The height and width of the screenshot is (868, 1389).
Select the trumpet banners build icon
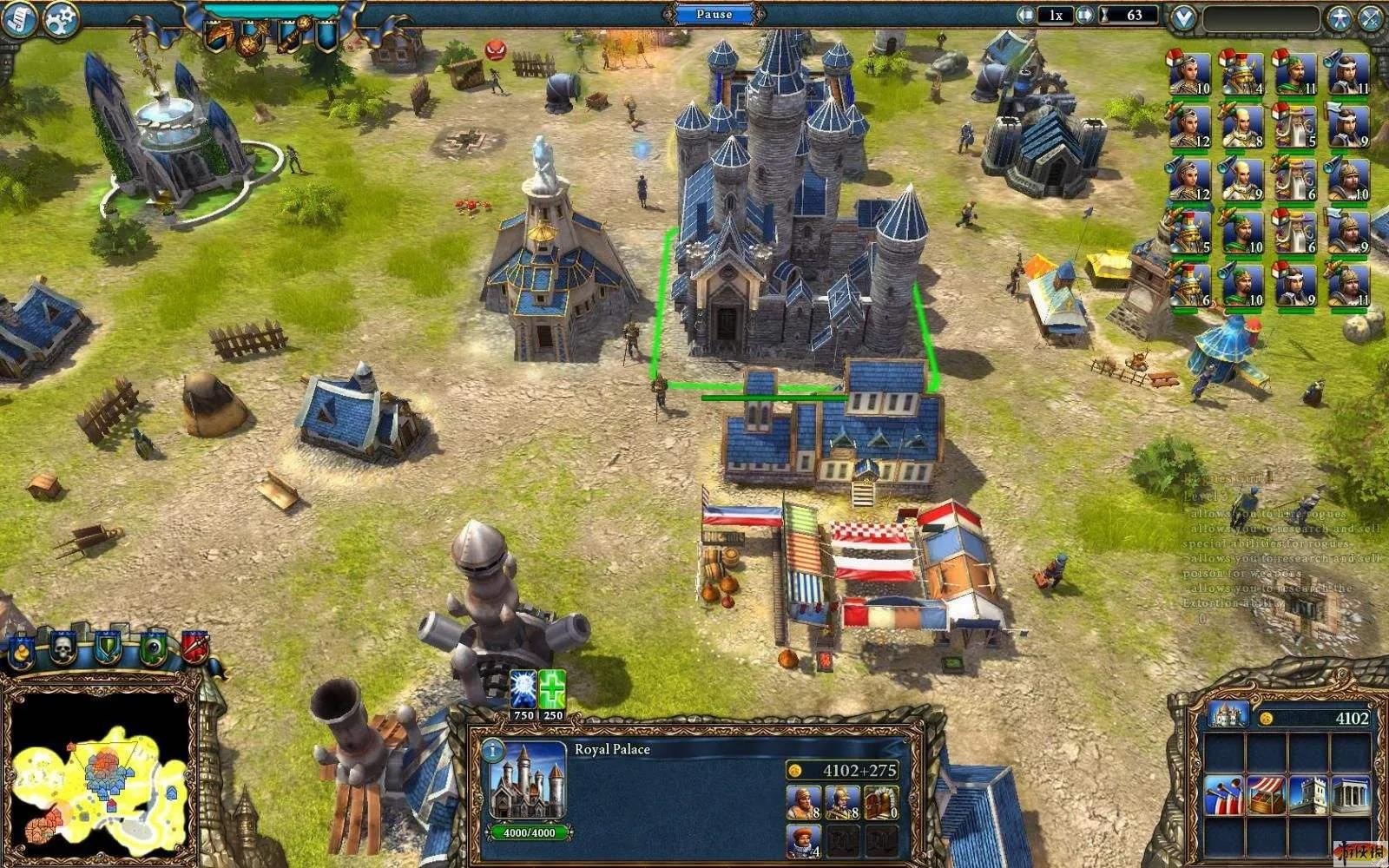(1224, 796)
